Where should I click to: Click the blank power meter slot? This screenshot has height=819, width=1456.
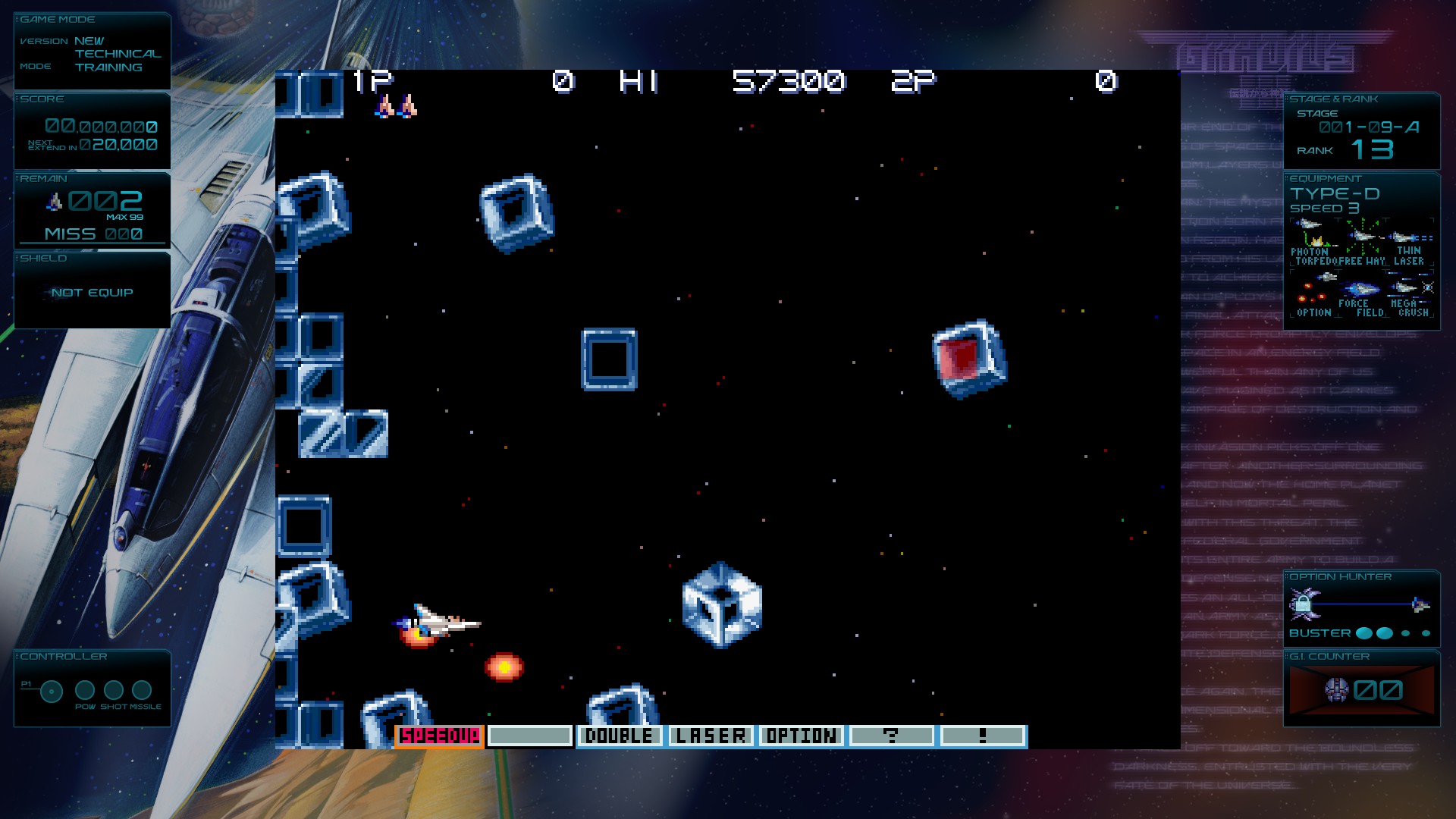coord(529,736)
